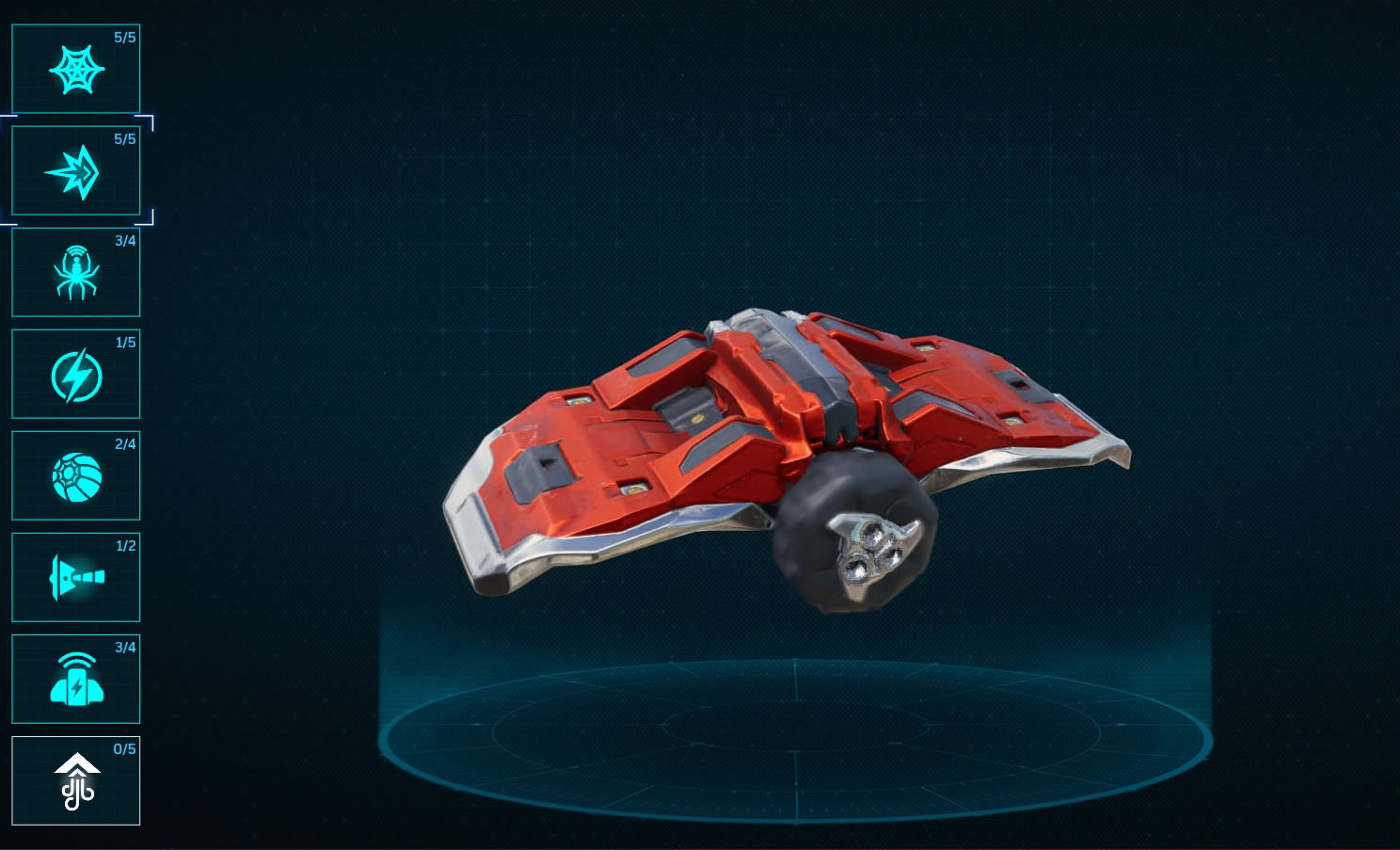
Task: Select the lightning energy upgrade icon
Action: click(75, 375)
